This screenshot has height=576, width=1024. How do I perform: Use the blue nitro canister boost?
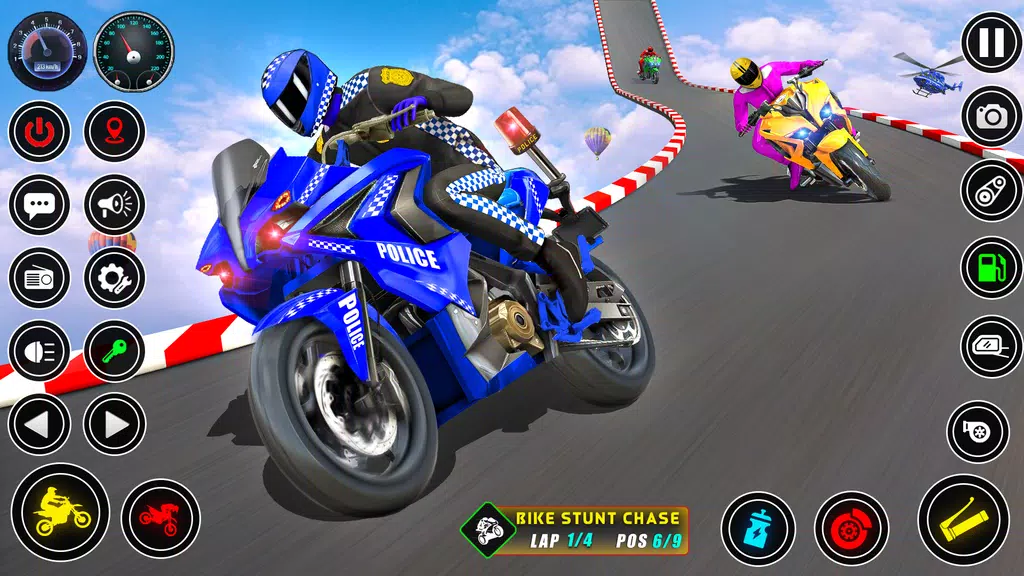[x=758, y=528]
